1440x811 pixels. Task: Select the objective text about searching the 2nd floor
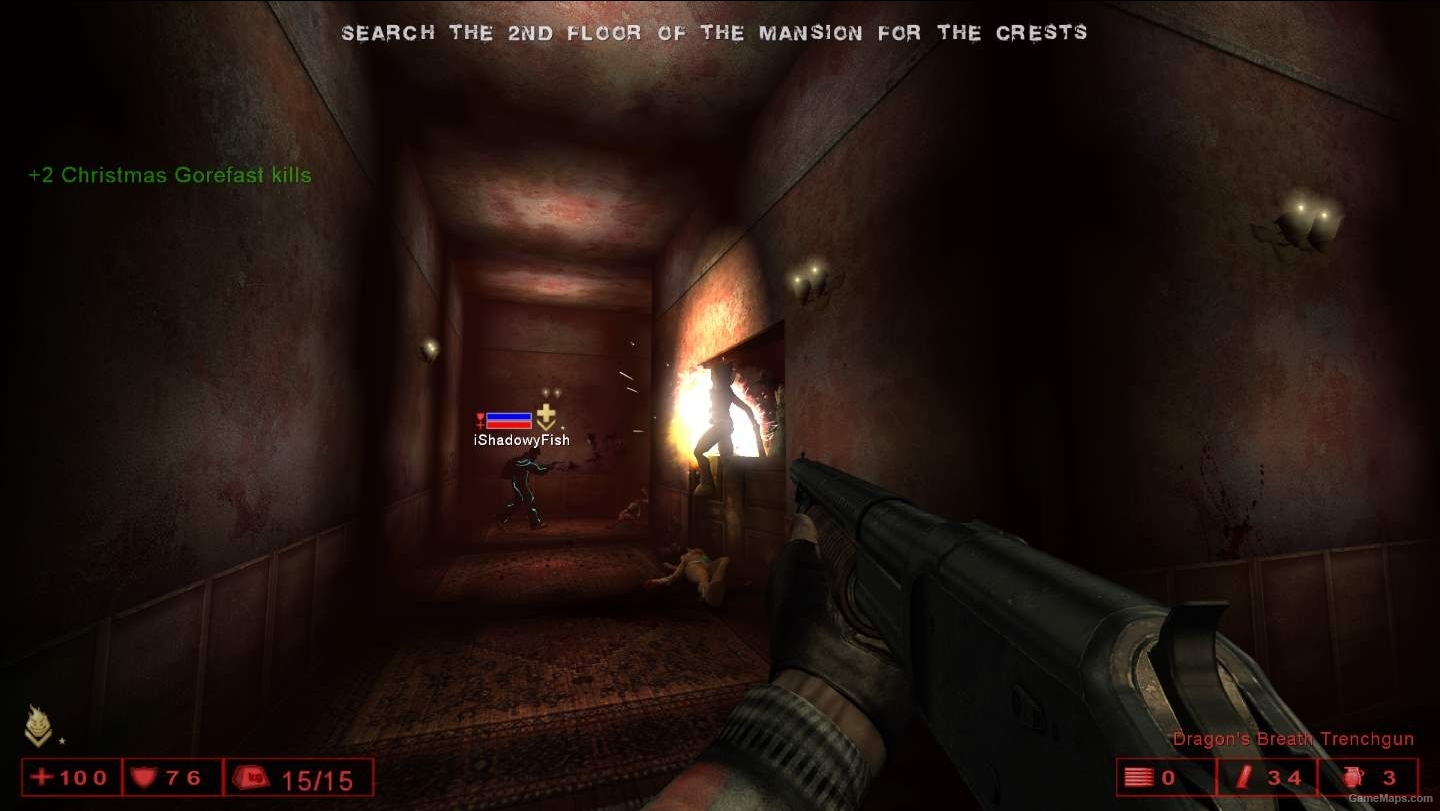coord(715,32)
